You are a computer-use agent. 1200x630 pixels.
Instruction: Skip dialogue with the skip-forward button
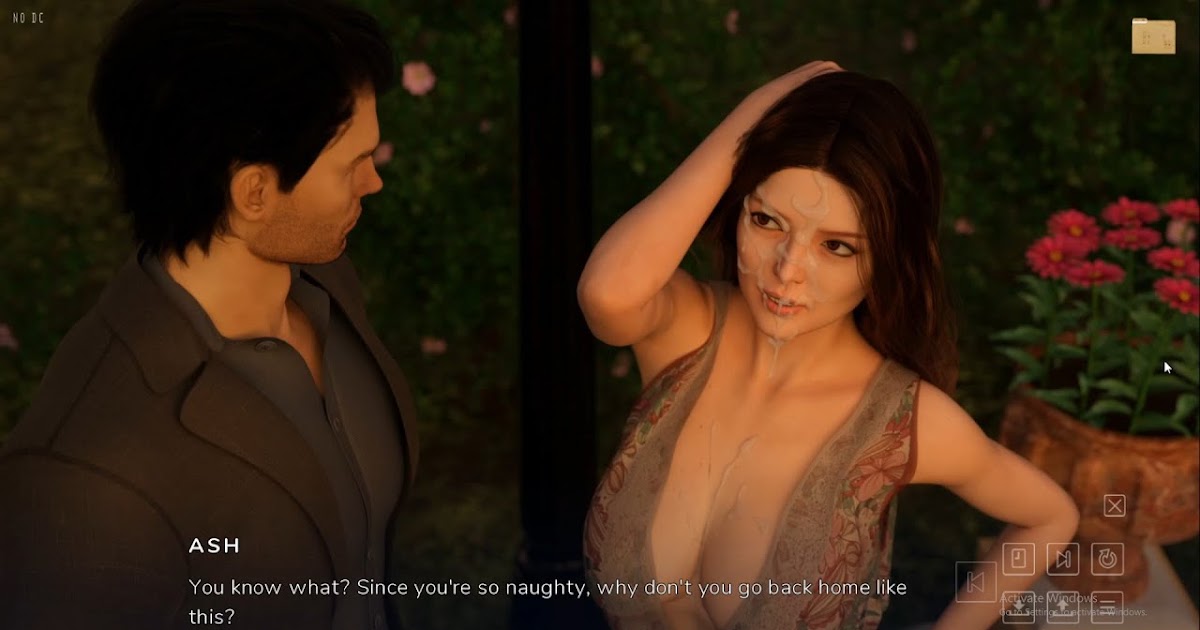[x=1062, y=558]
